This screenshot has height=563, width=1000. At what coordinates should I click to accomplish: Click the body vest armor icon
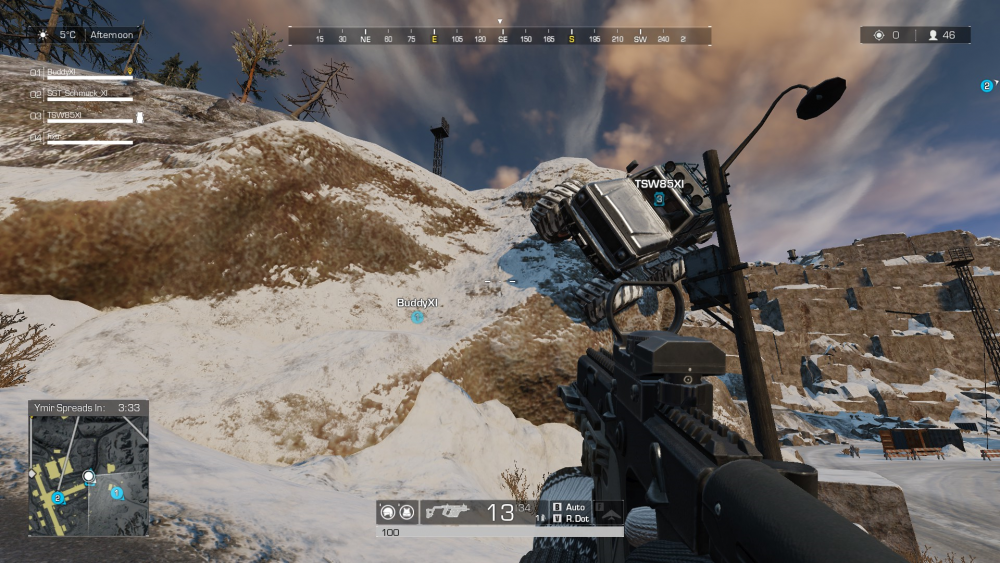[x=406, y=513]
